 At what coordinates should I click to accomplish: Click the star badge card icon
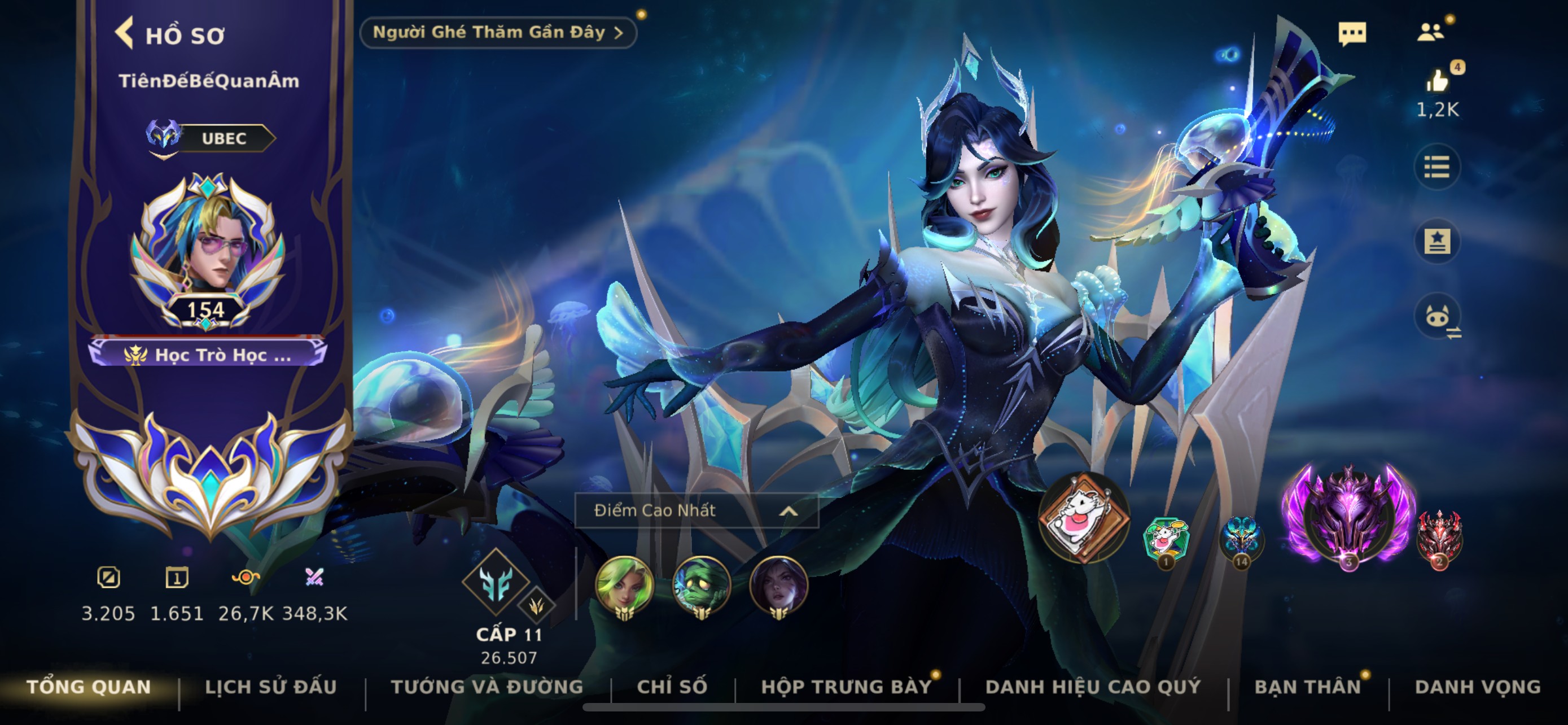tap(1436, 242)
